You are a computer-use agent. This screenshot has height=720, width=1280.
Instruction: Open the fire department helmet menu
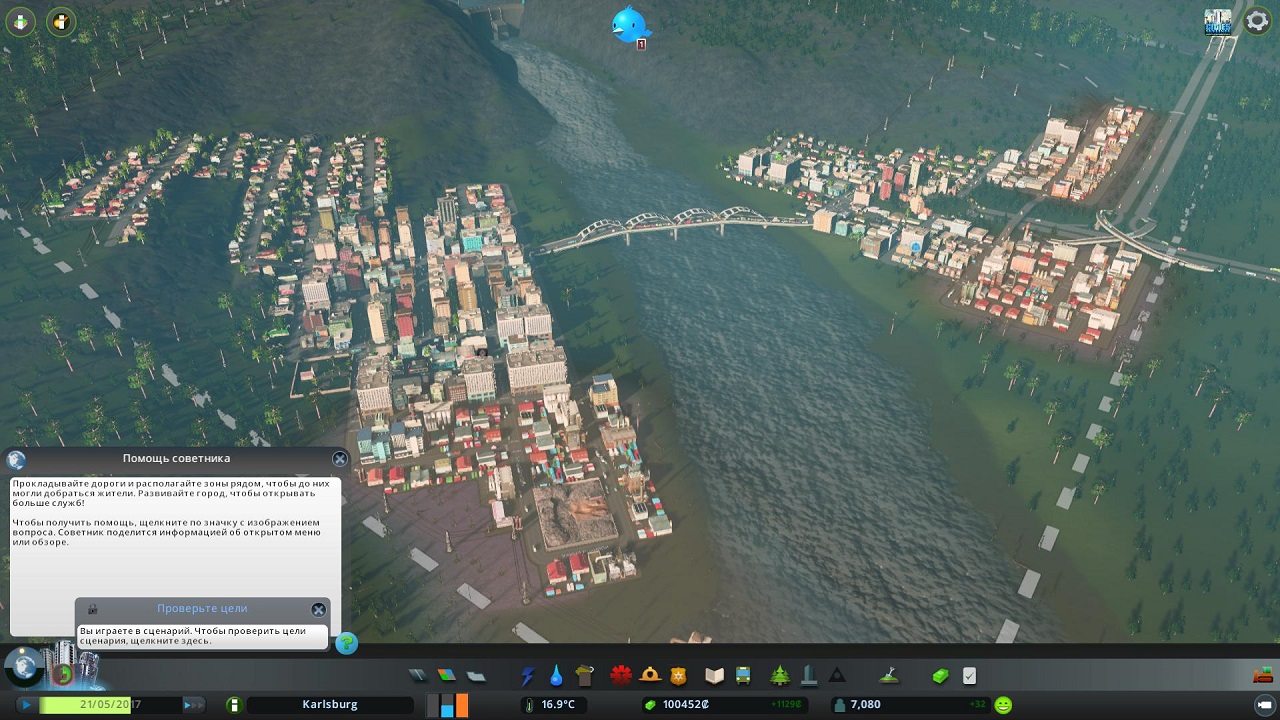650,676
